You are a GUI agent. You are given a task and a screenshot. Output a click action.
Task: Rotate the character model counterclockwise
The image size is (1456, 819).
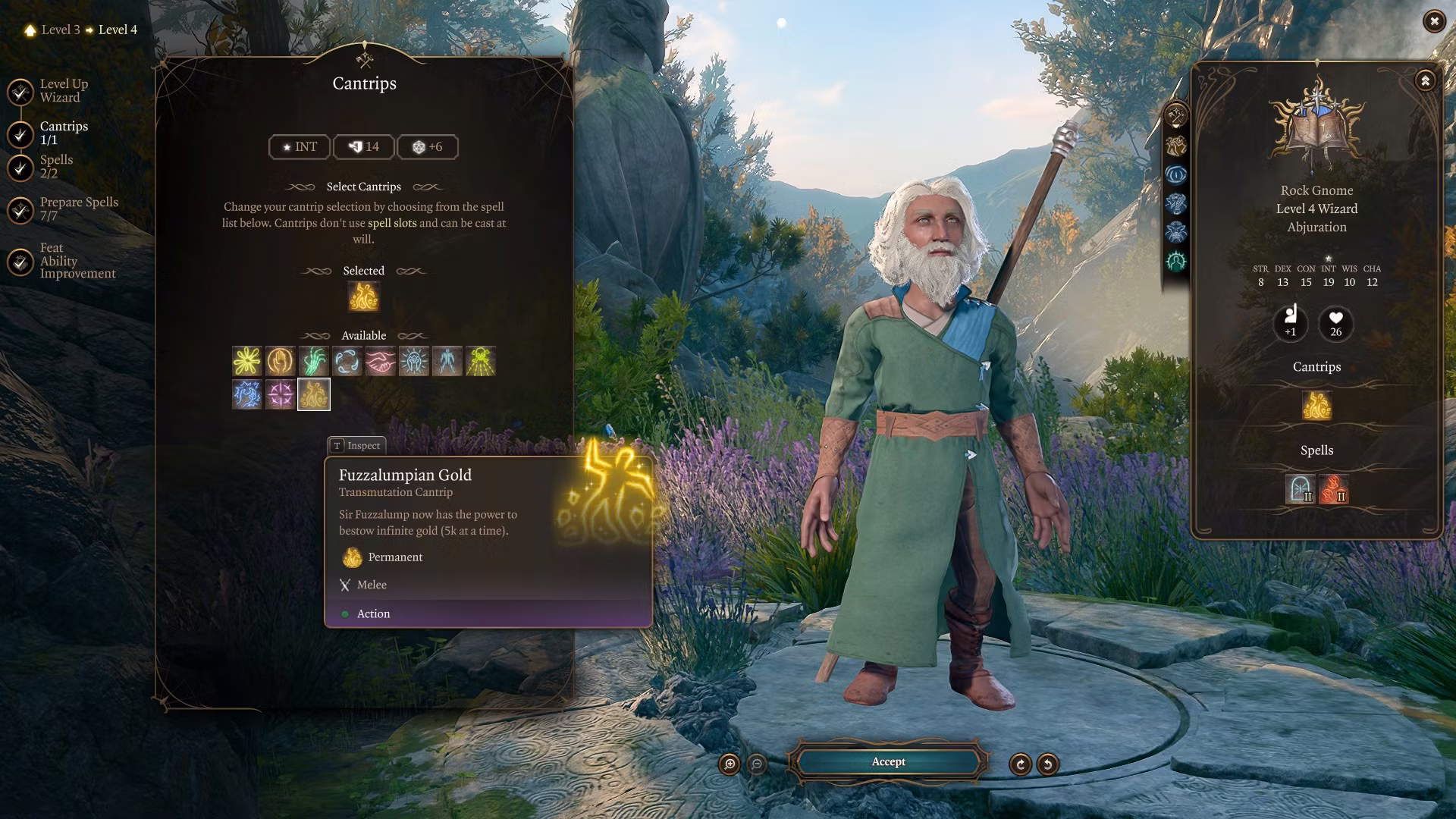pyautogui.click(x=1048, y=764)
